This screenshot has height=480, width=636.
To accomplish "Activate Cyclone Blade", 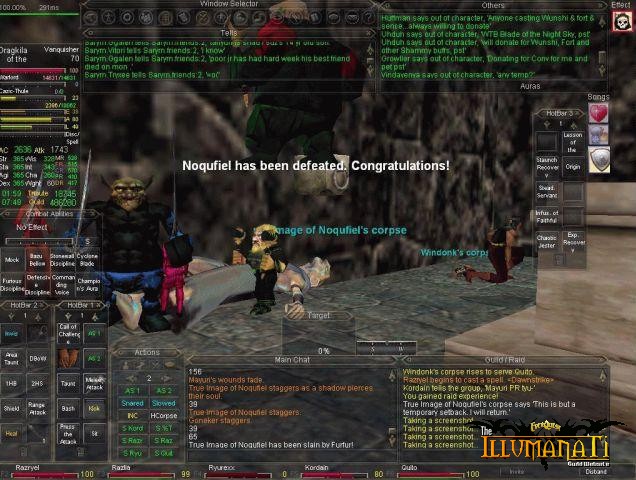I will [88, 259].
